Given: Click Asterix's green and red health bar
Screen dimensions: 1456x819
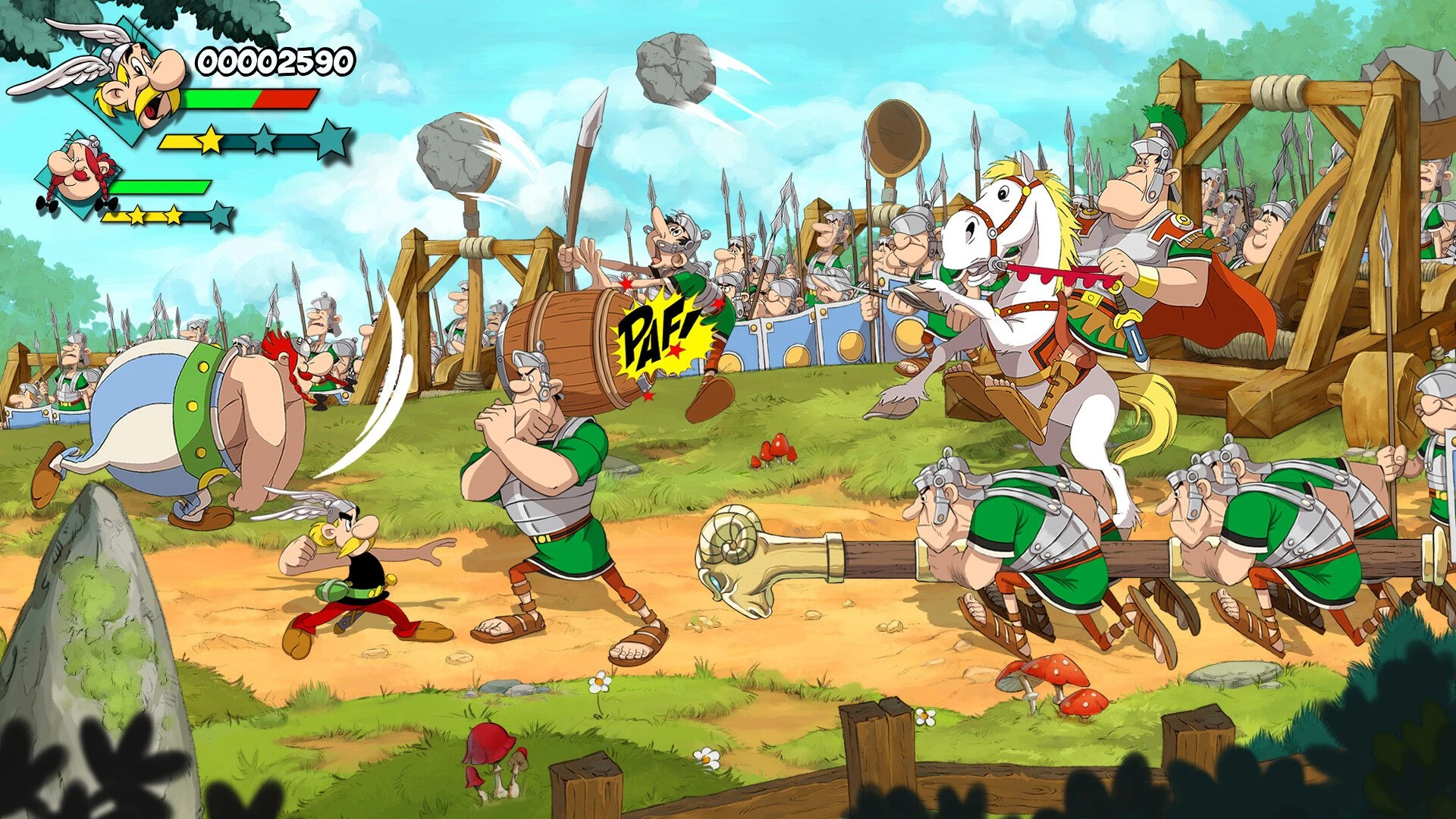Looking at the screenshot, I should tap(250, 99).
